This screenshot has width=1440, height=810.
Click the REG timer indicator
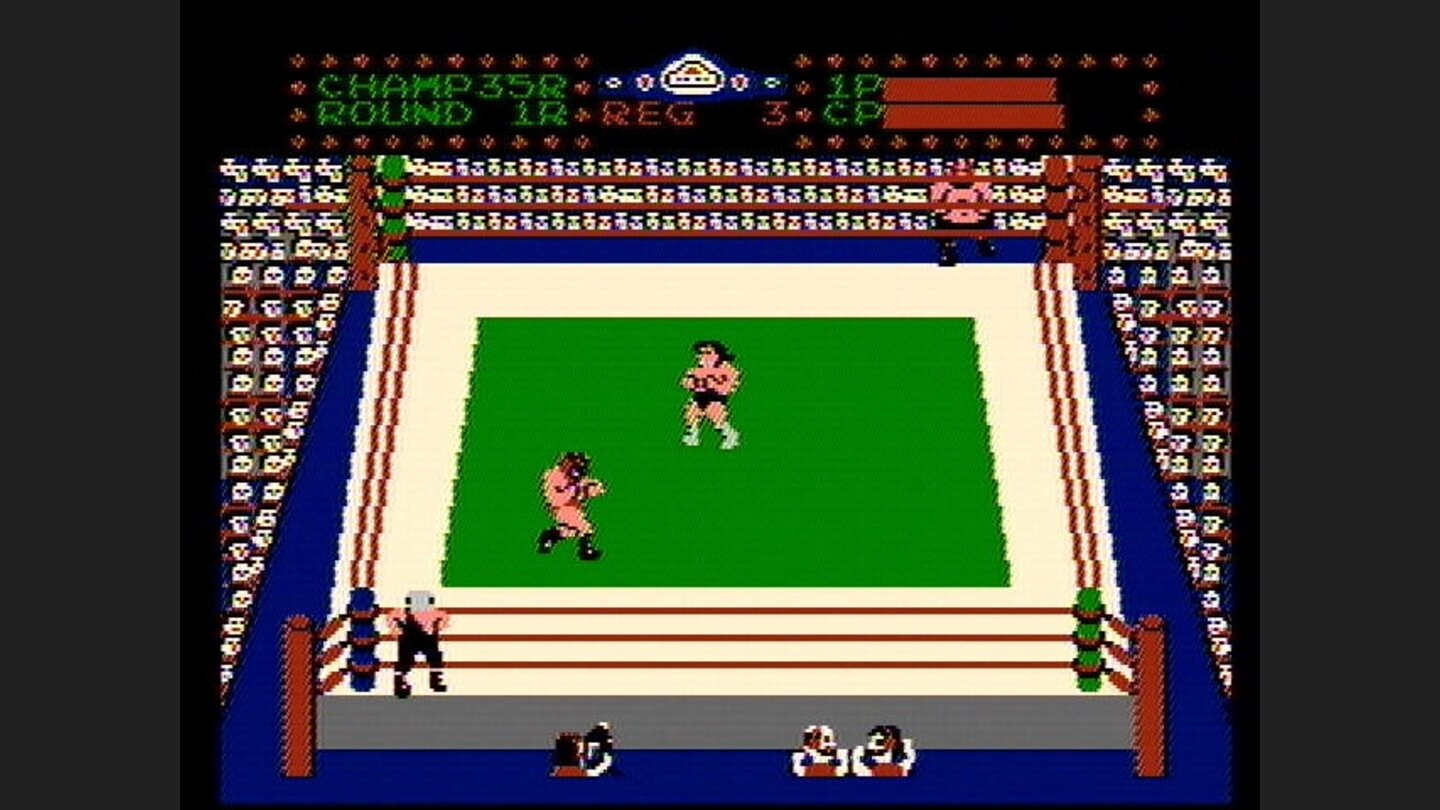pos(650,113)
